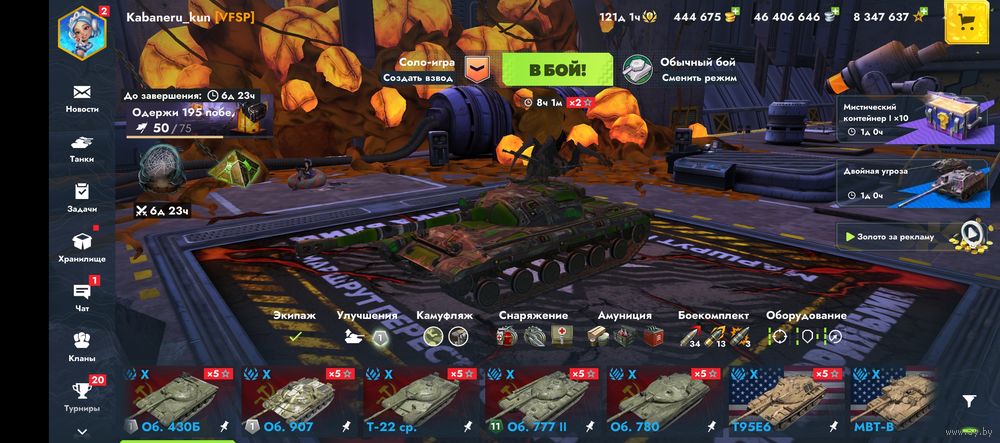Screen dimensions: 1000x443
Task: Open the Кланы clans menu
Action: pos(82,347)
